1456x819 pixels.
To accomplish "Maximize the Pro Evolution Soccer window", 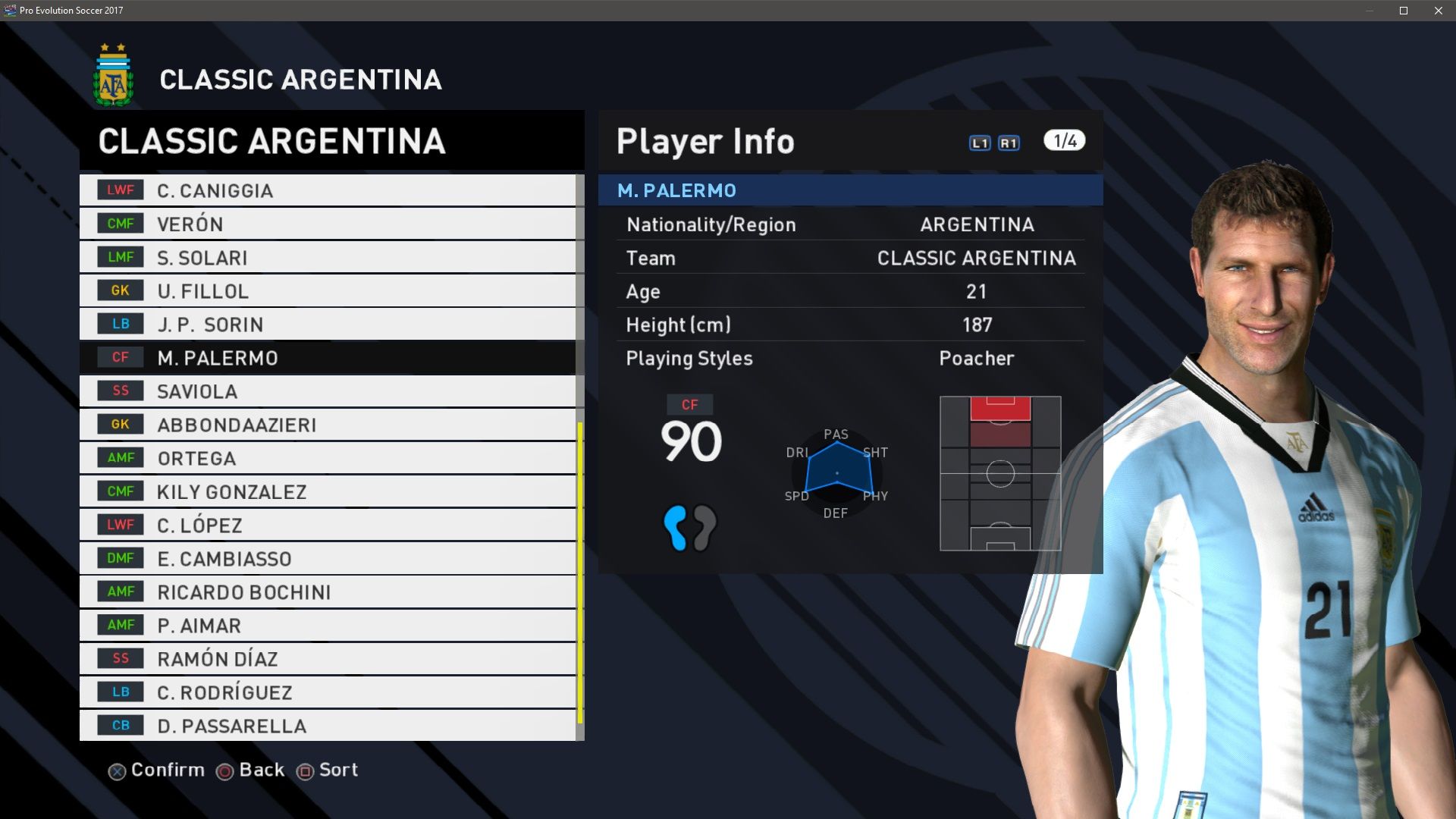I will pos(1404,11).
